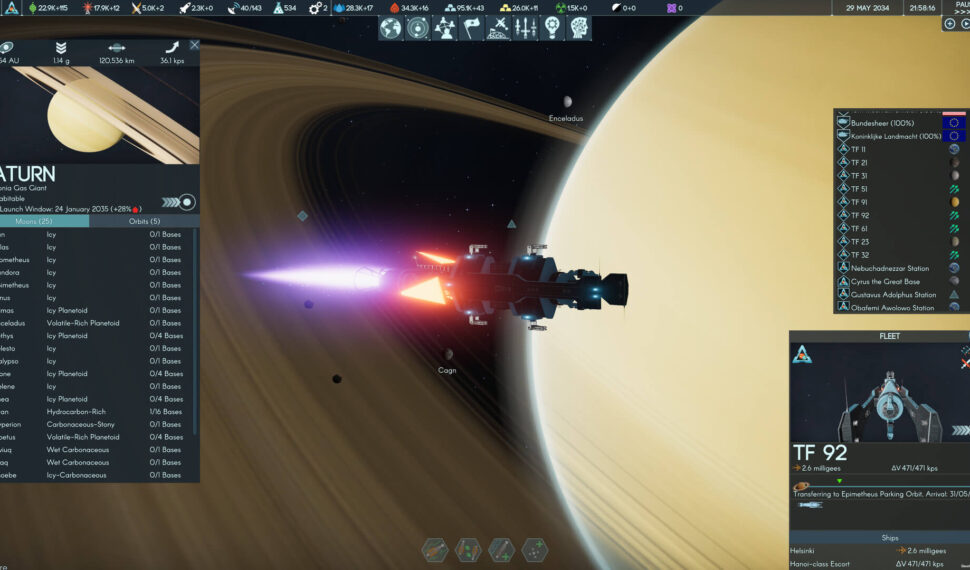Switch to the Orbits (5) tab
Viewport: 970px width, 570px height.
(145, 221)
